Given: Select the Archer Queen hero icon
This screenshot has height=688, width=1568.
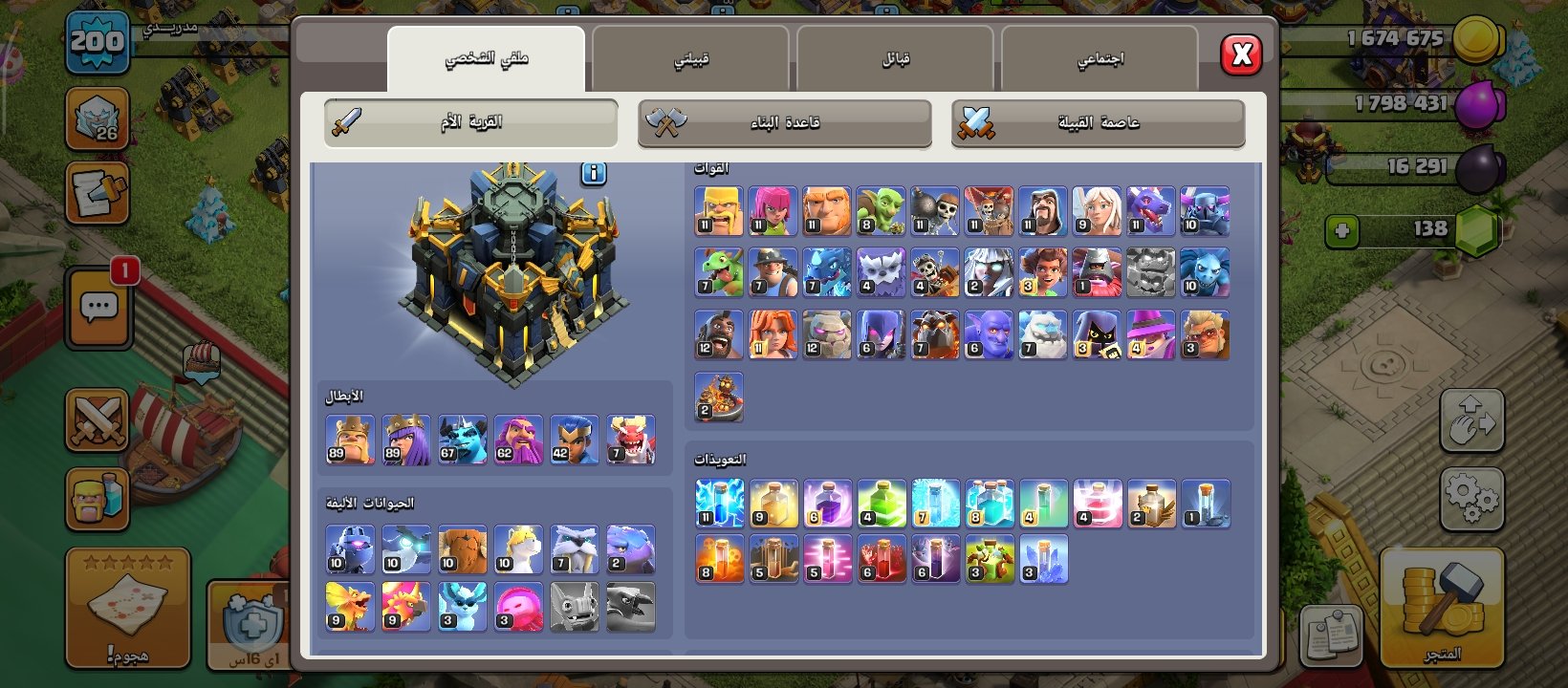Looking at the screenshot, I should (405, 440).
